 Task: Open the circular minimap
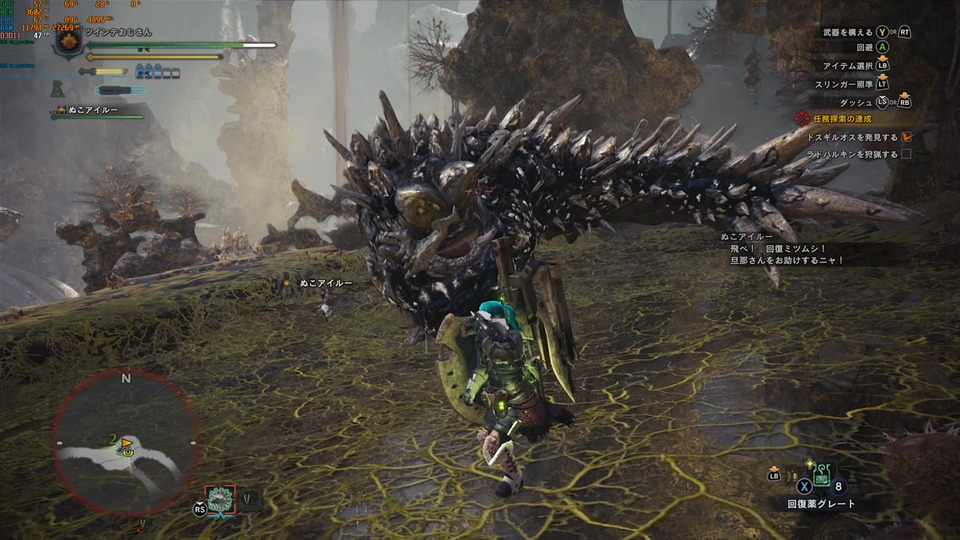[125, 440]
